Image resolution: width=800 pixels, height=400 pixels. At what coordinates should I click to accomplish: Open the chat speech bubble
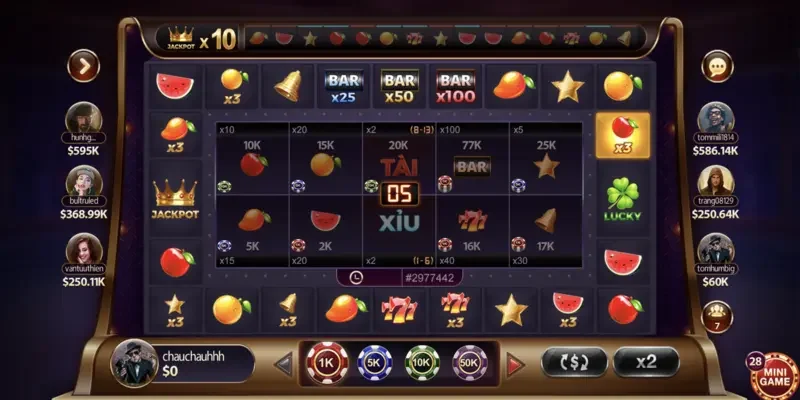pyautogui.click(x=717, y=66)
